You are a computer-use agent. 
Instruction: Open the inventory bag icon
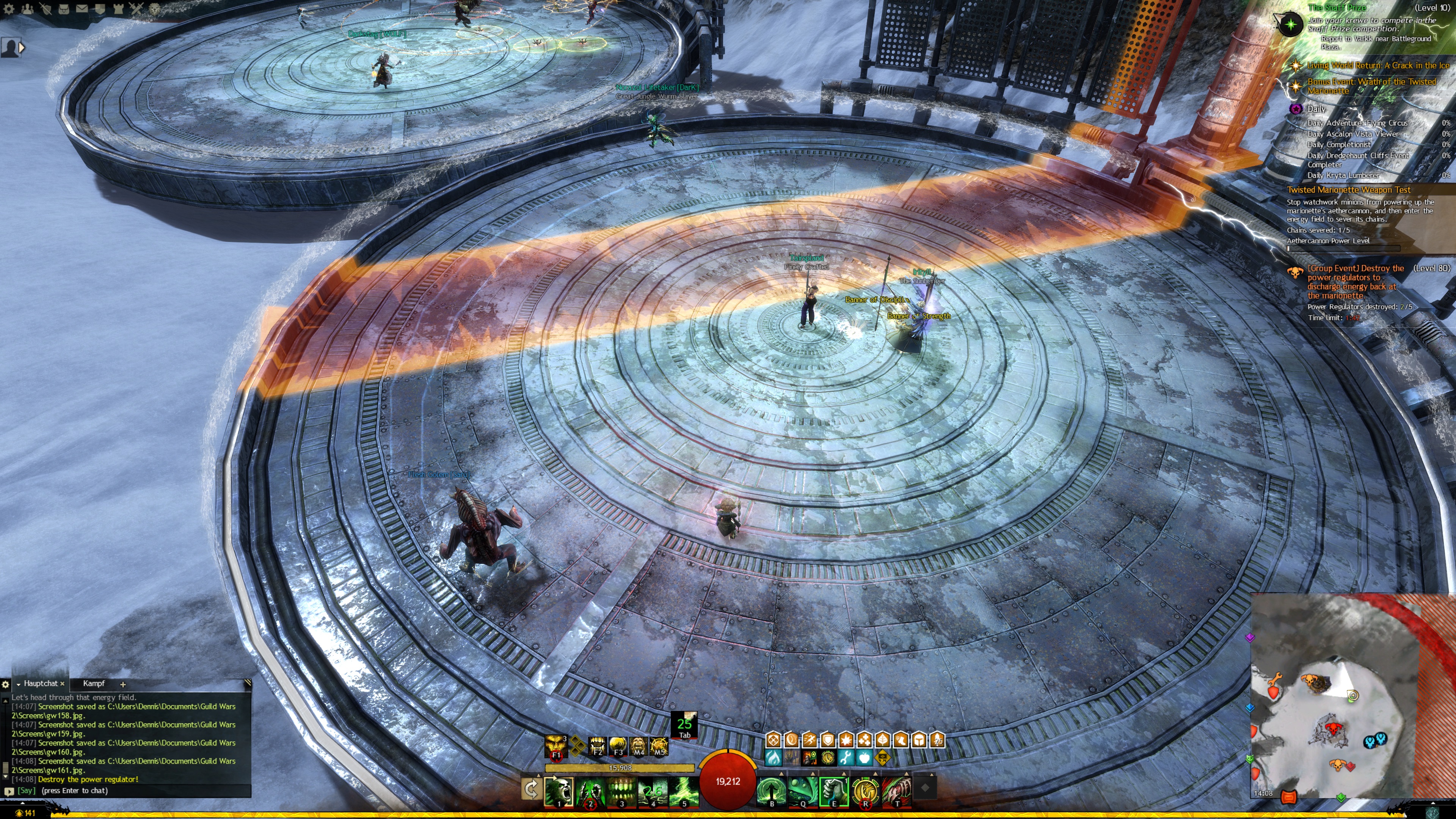pos(64,8)
